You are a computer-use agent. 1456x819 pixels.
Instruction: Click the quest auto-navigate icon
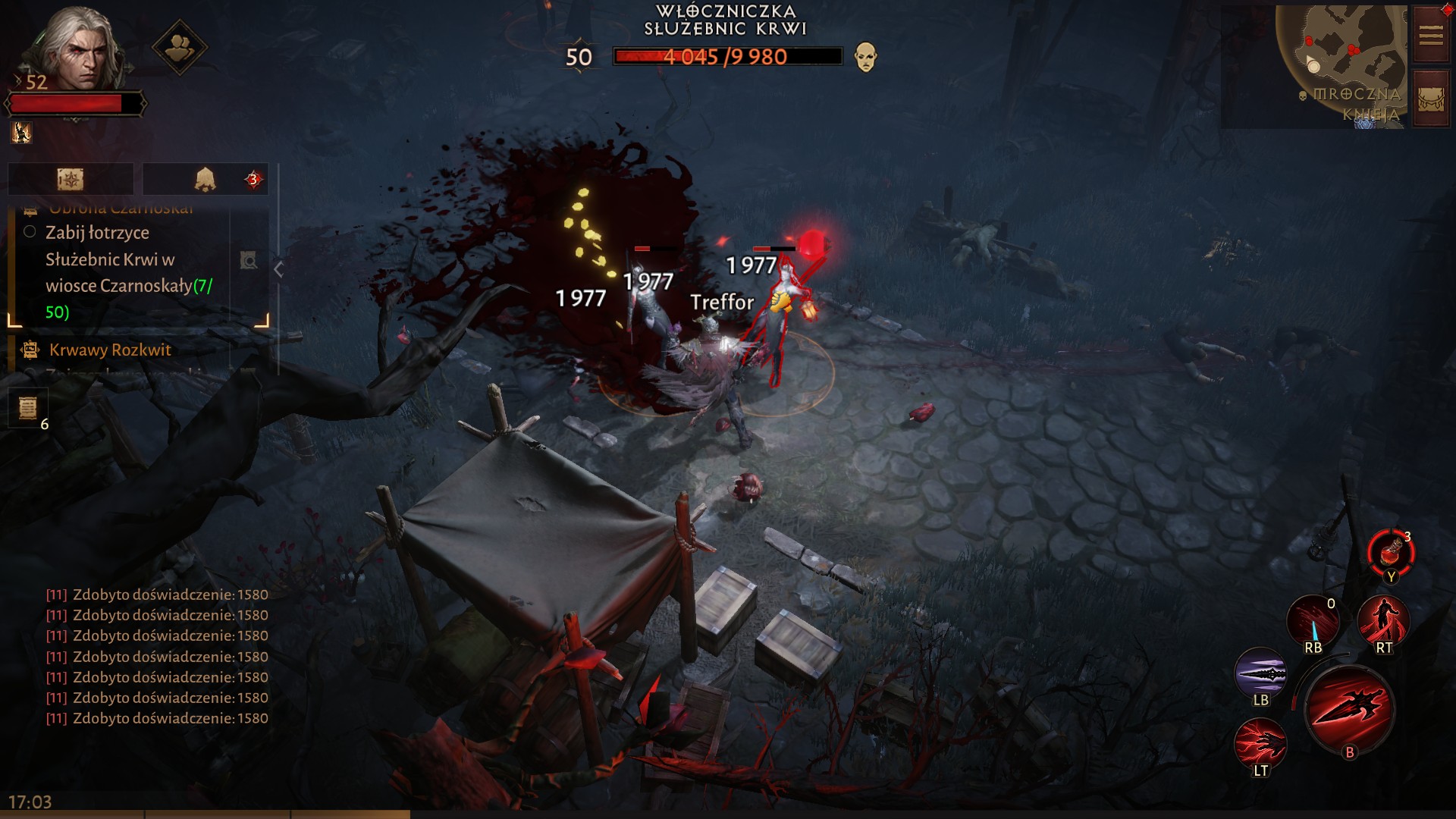249,261
